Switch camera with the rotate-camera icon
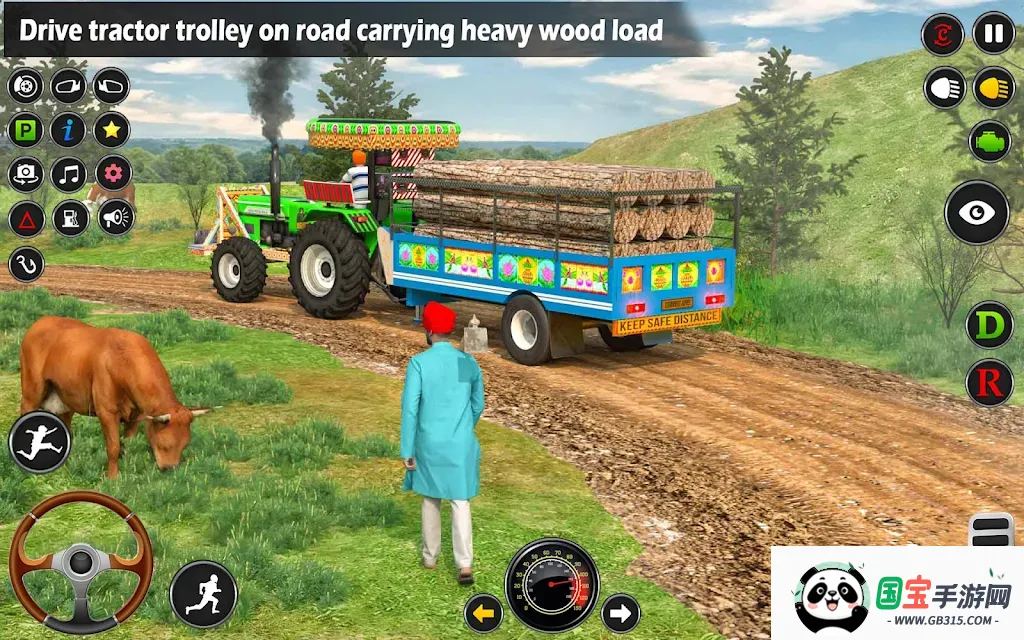1024x640 pixels. point(26,174)
